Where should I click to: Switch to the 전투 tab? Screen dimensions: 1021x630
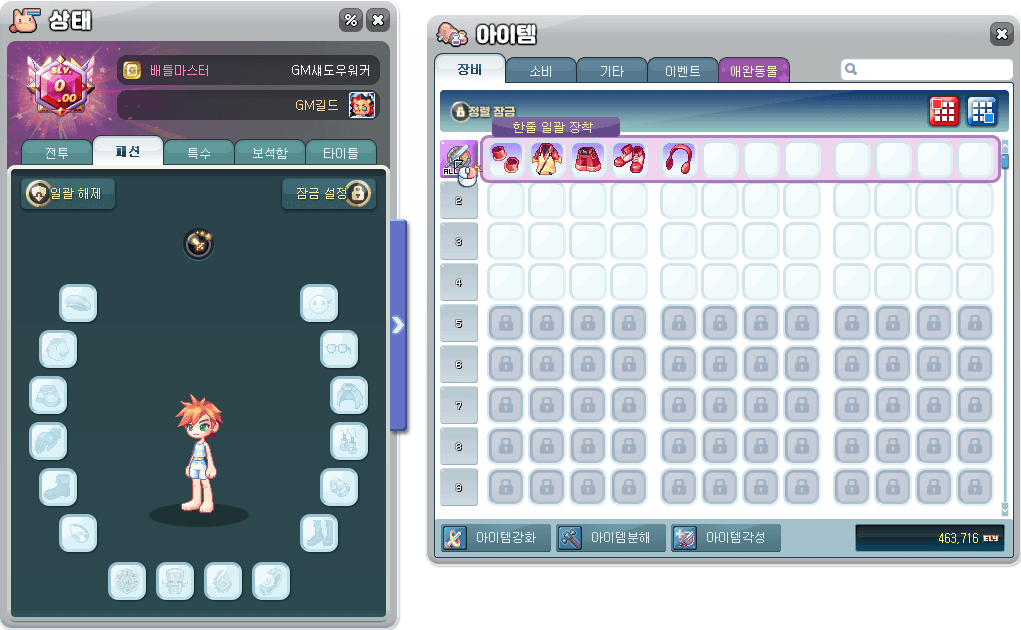[56, 153]
